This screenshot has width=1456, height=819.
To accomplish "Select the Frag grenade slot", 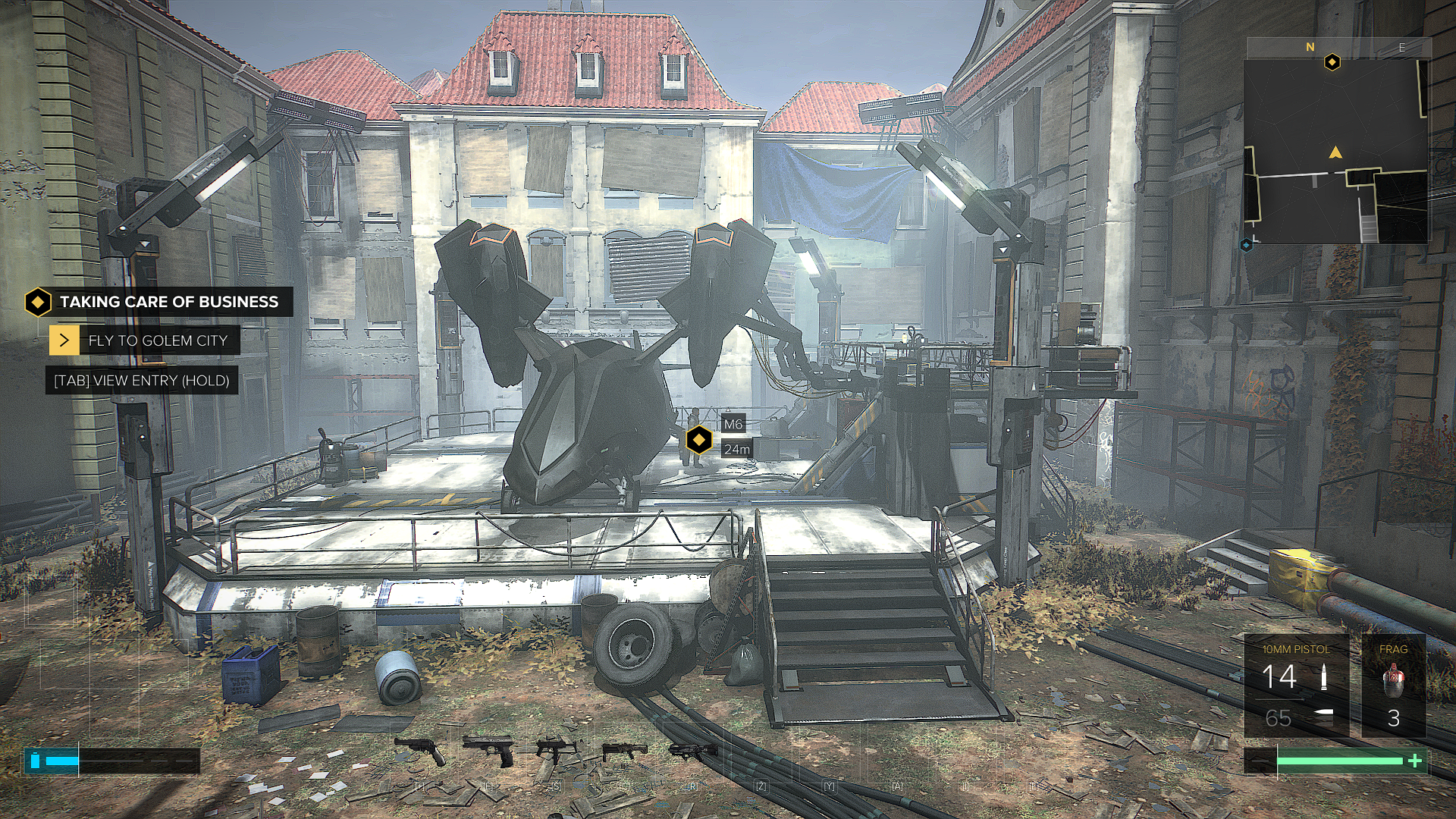I will [x=1393, y=686].
